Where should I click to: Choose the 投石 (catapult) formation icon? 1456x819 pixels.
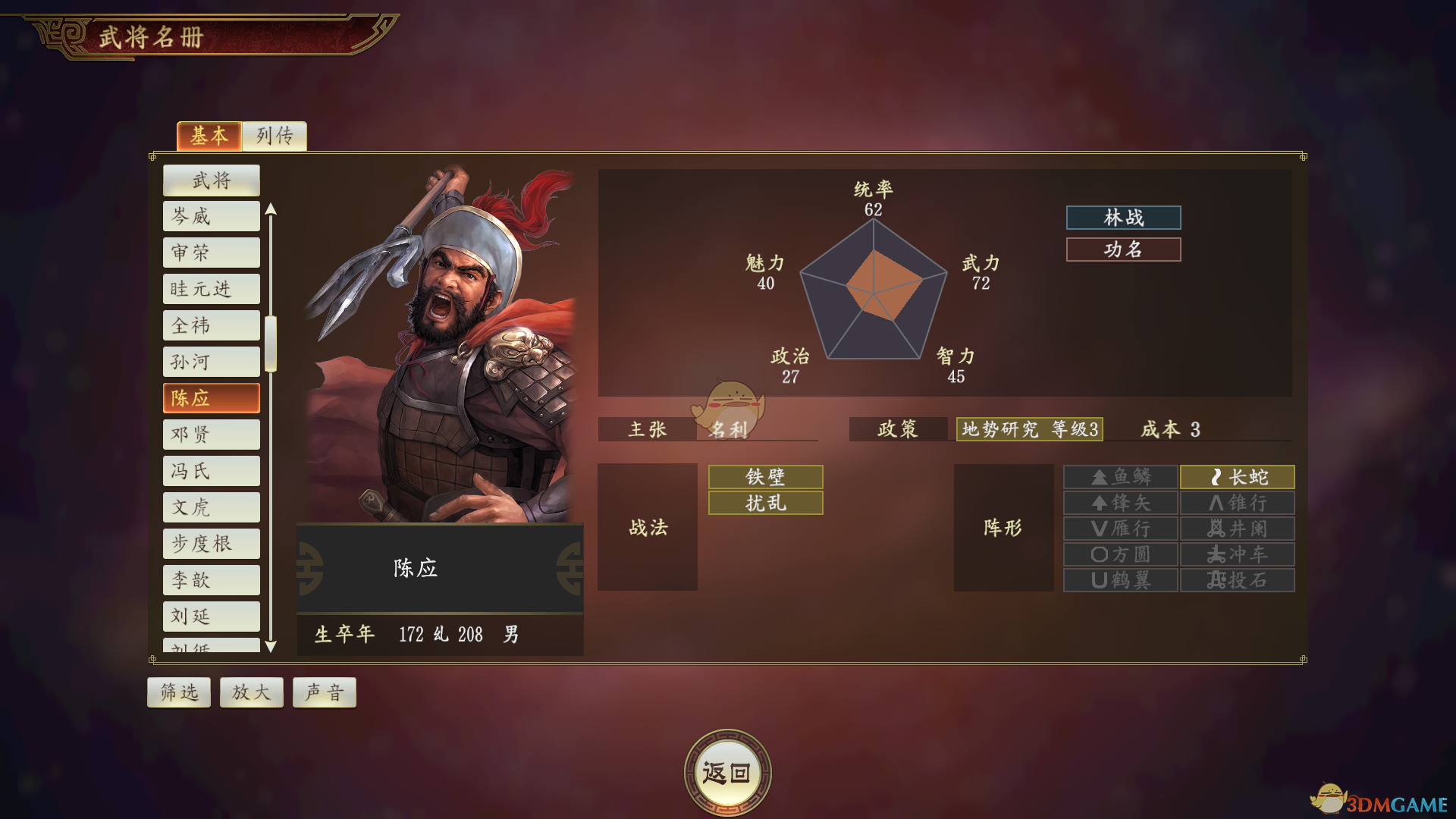click(x=1236, y=579)
